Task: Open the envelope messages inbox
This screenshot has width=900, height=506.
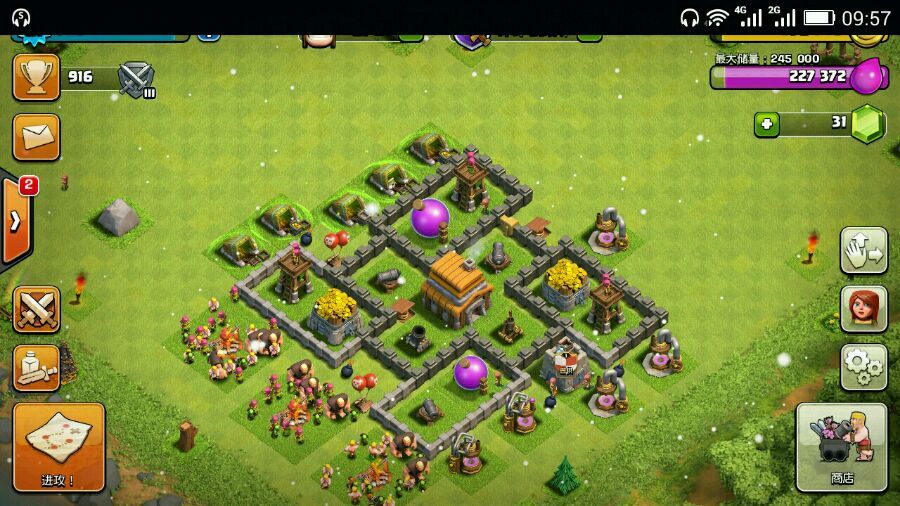Action: pos(36,137)
